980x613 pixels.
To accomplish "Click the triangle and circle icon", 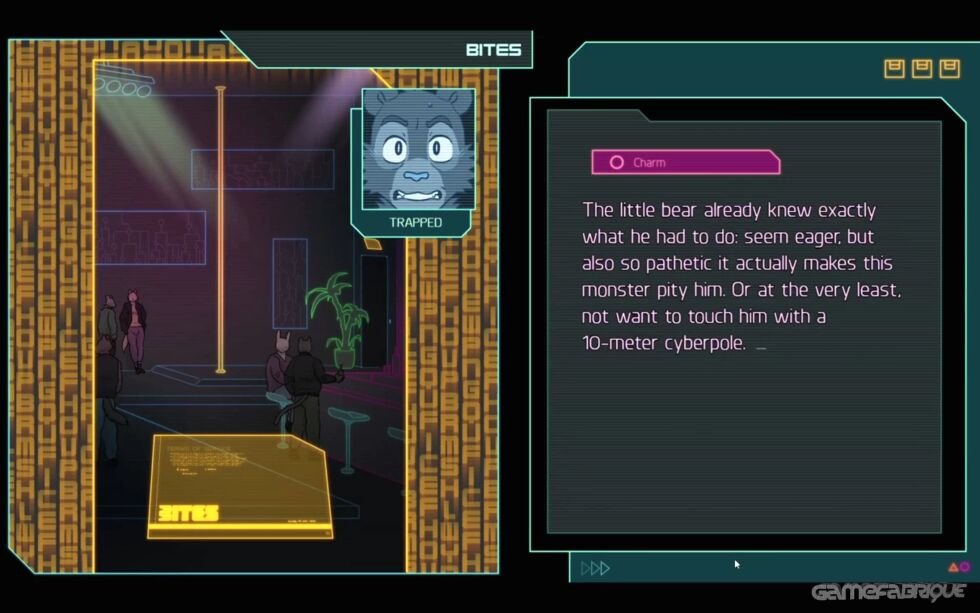I will [957, 568].
